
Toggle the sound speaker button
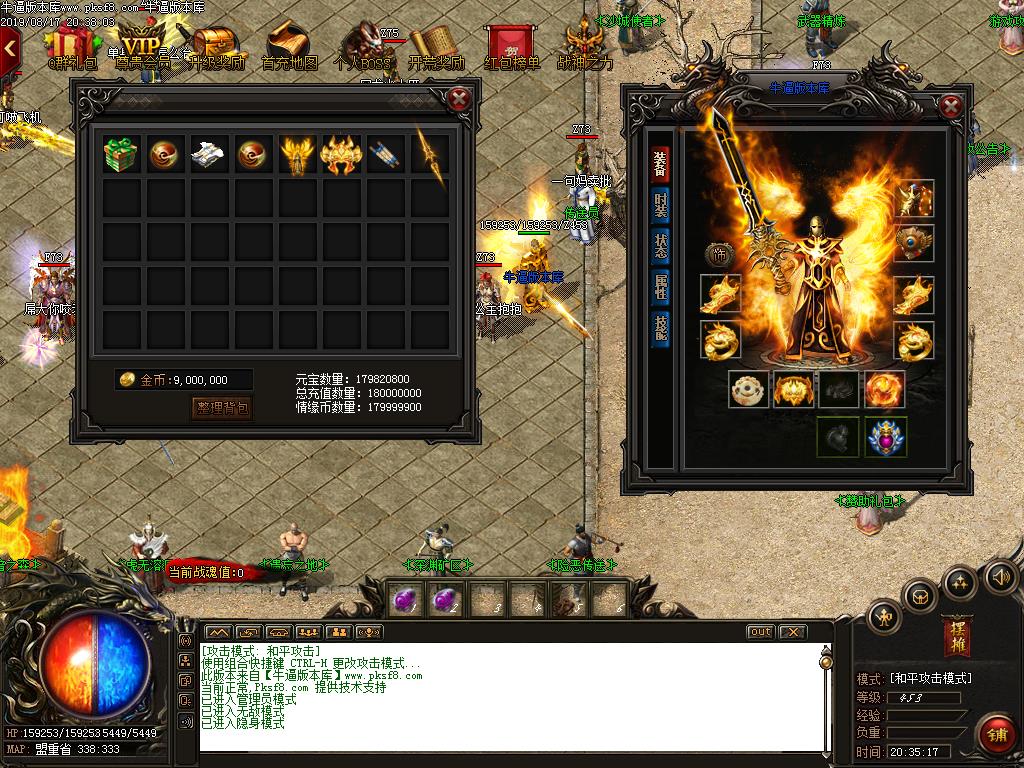coord(1000,576)
